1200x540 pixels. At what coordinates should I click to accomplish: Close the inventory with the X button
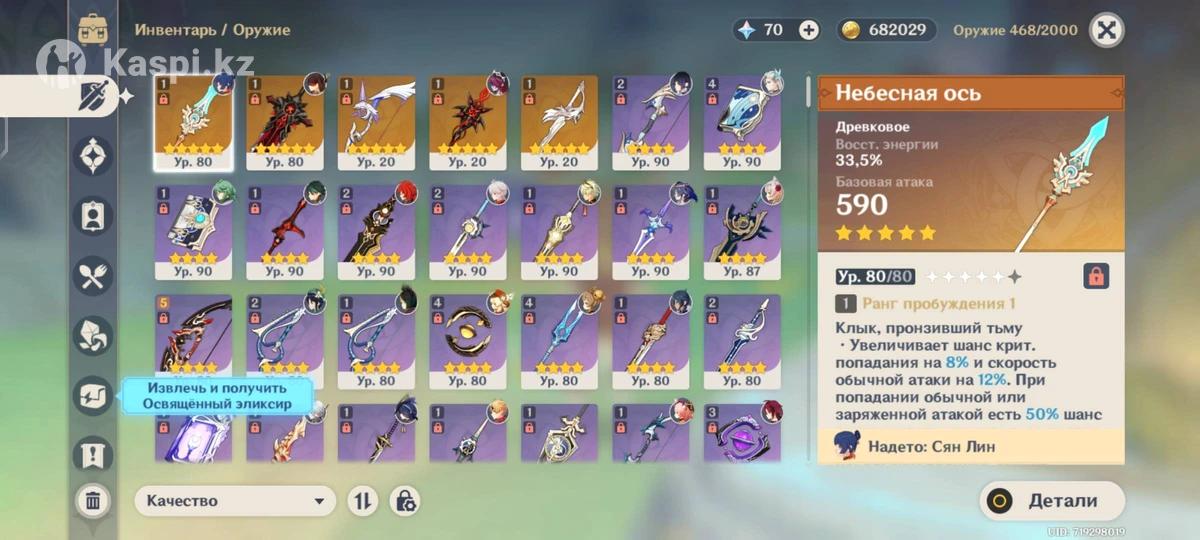tap(1106, 30)
